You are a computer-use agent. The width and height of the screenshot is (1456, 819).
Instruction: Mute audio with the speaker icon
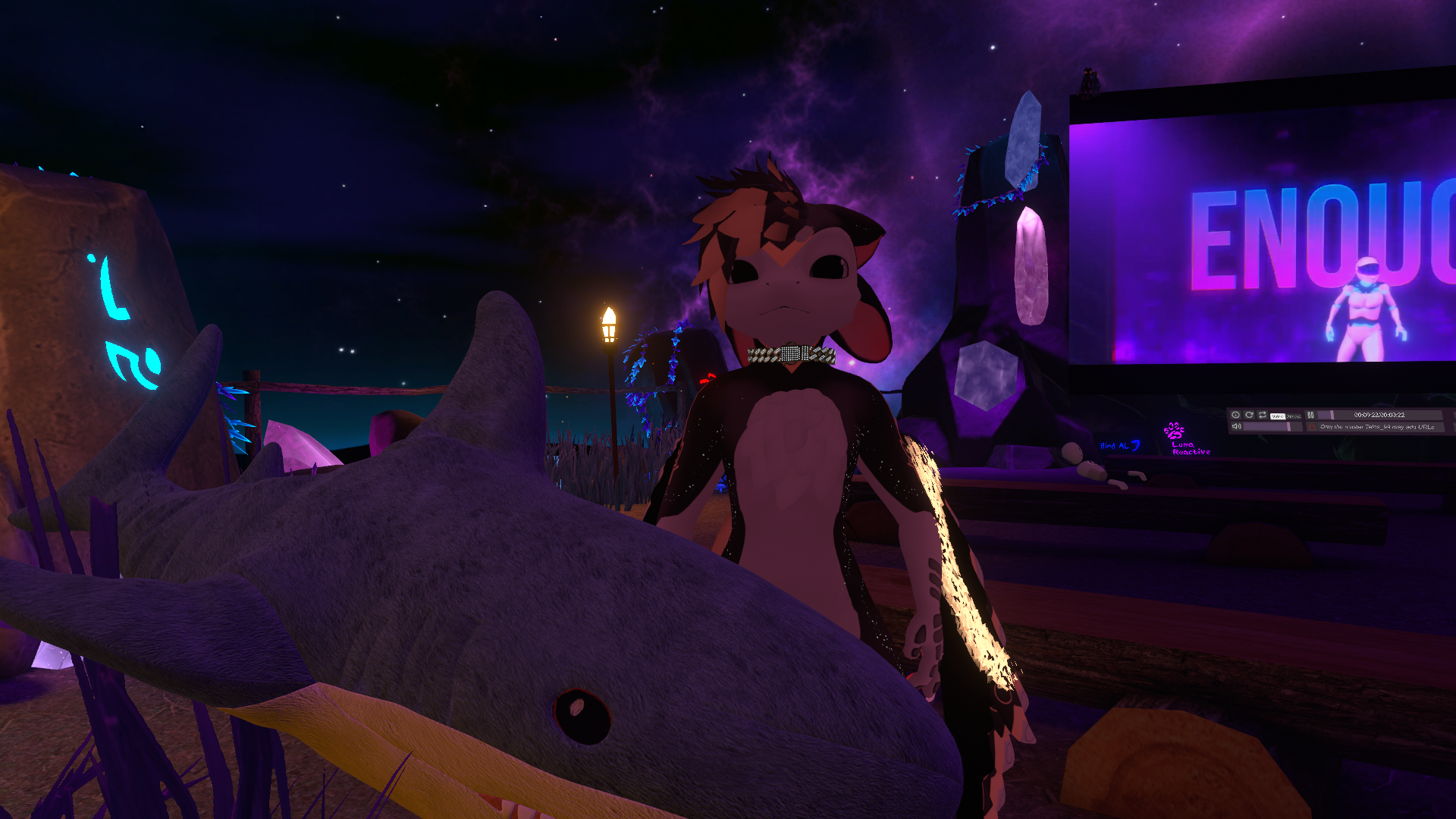pos(1236,426)
